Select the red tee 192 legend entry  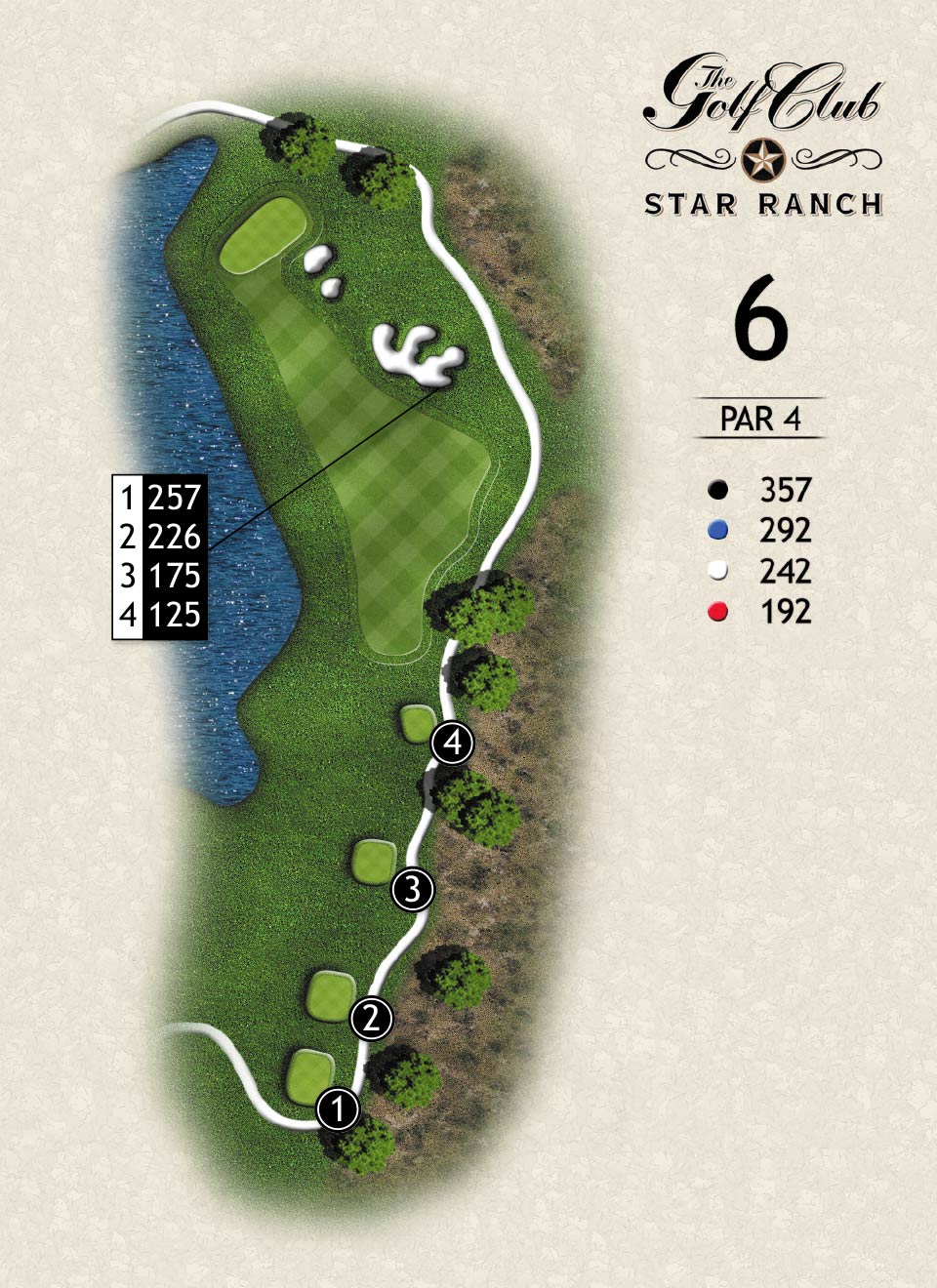(x=761, y=612)
